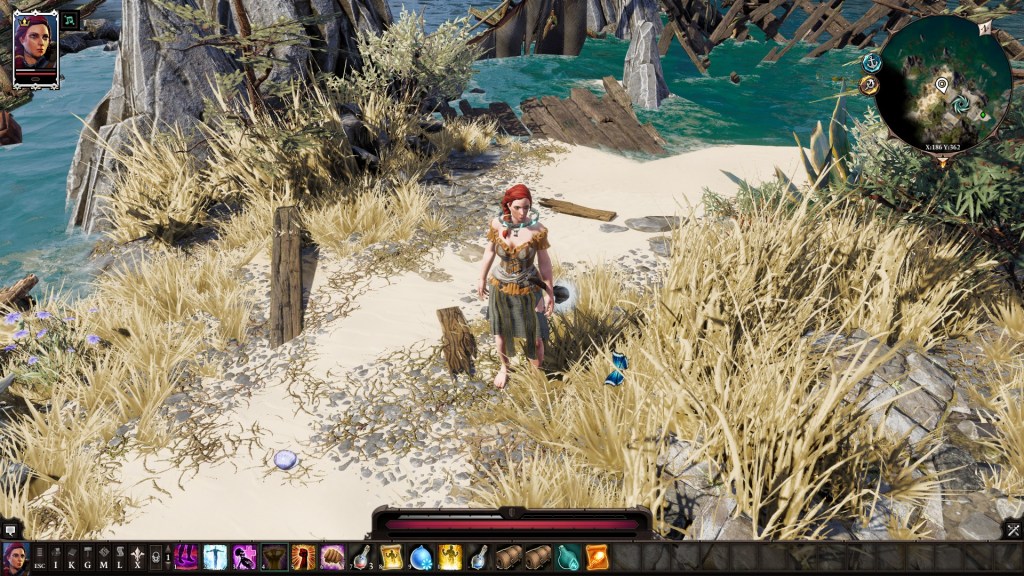Open the skills panel K button

tap(71, 558)
